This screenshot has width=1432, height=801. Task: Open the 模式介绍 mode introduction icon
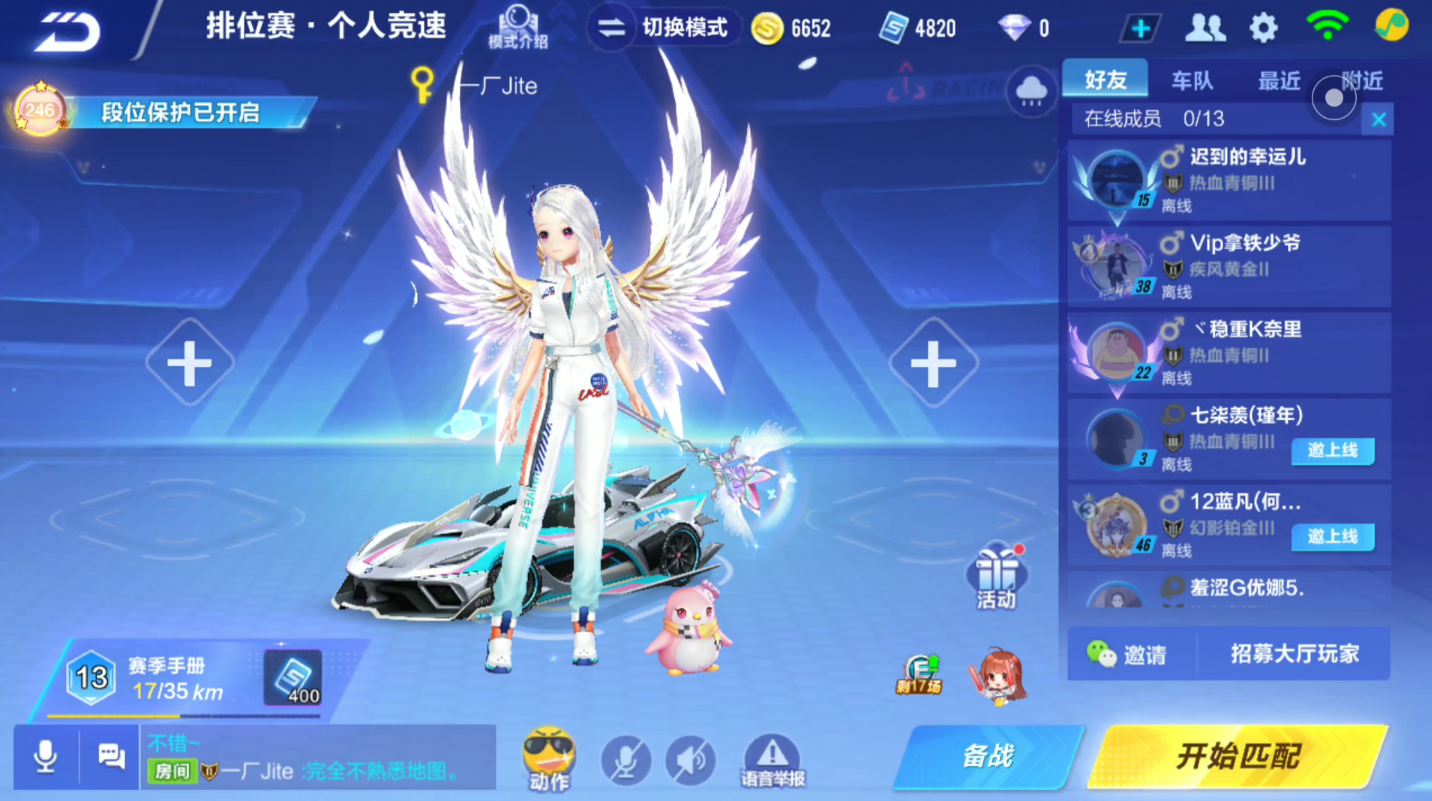click(518, 25)
